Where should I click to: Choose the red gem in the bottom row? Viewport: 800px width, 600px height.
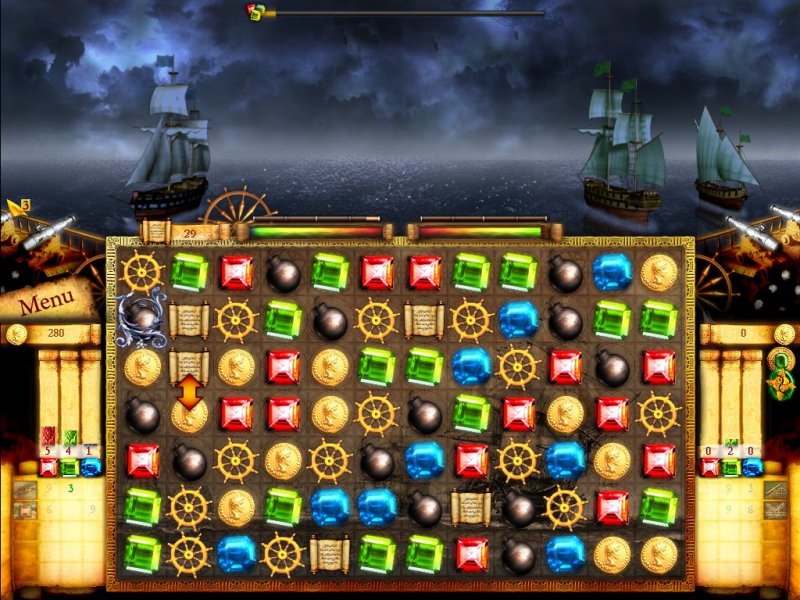(x=471, y=553)
